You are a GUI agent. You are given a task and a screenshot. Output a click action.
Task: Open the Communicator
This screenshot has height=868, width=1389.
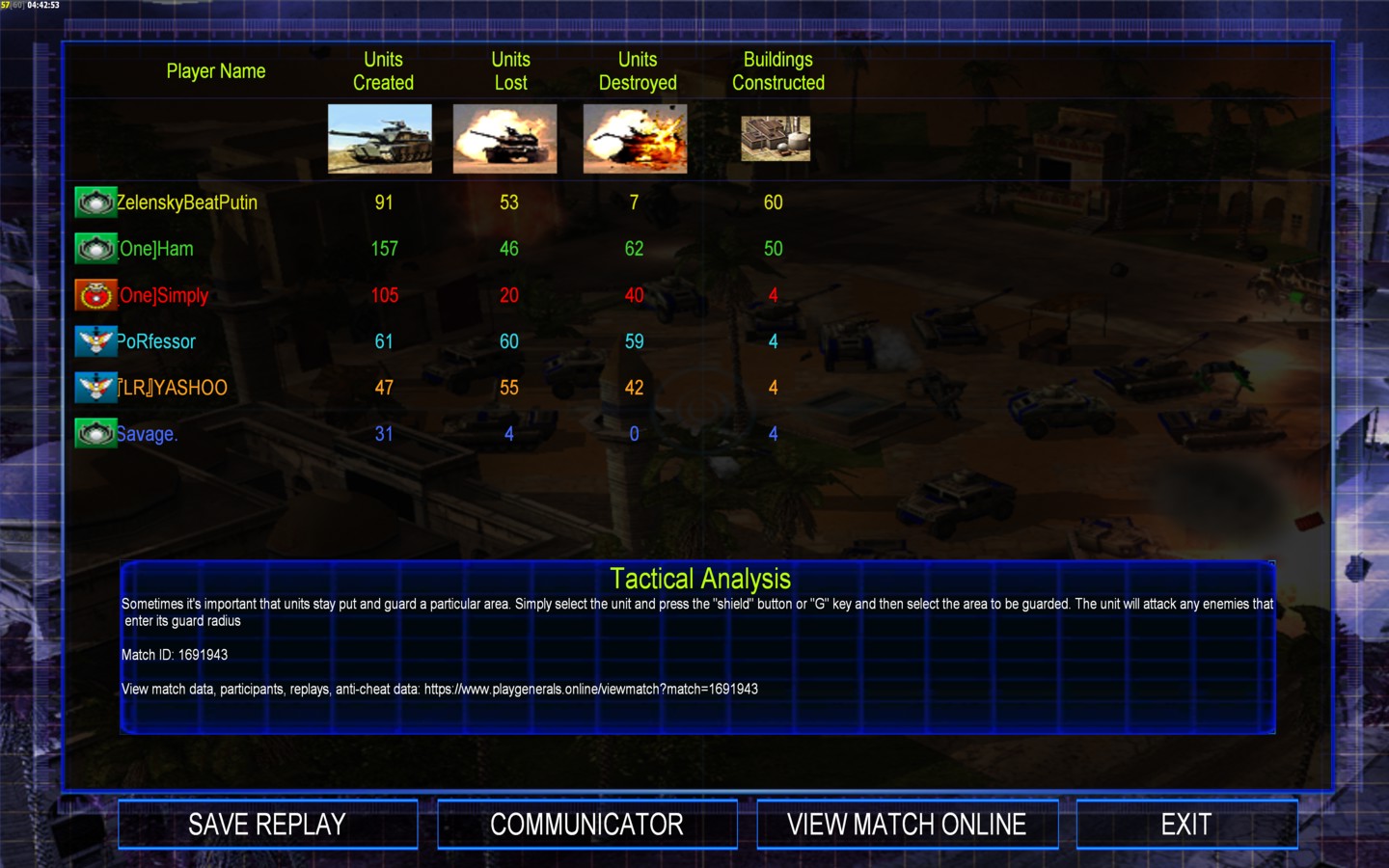click(586, 825)
